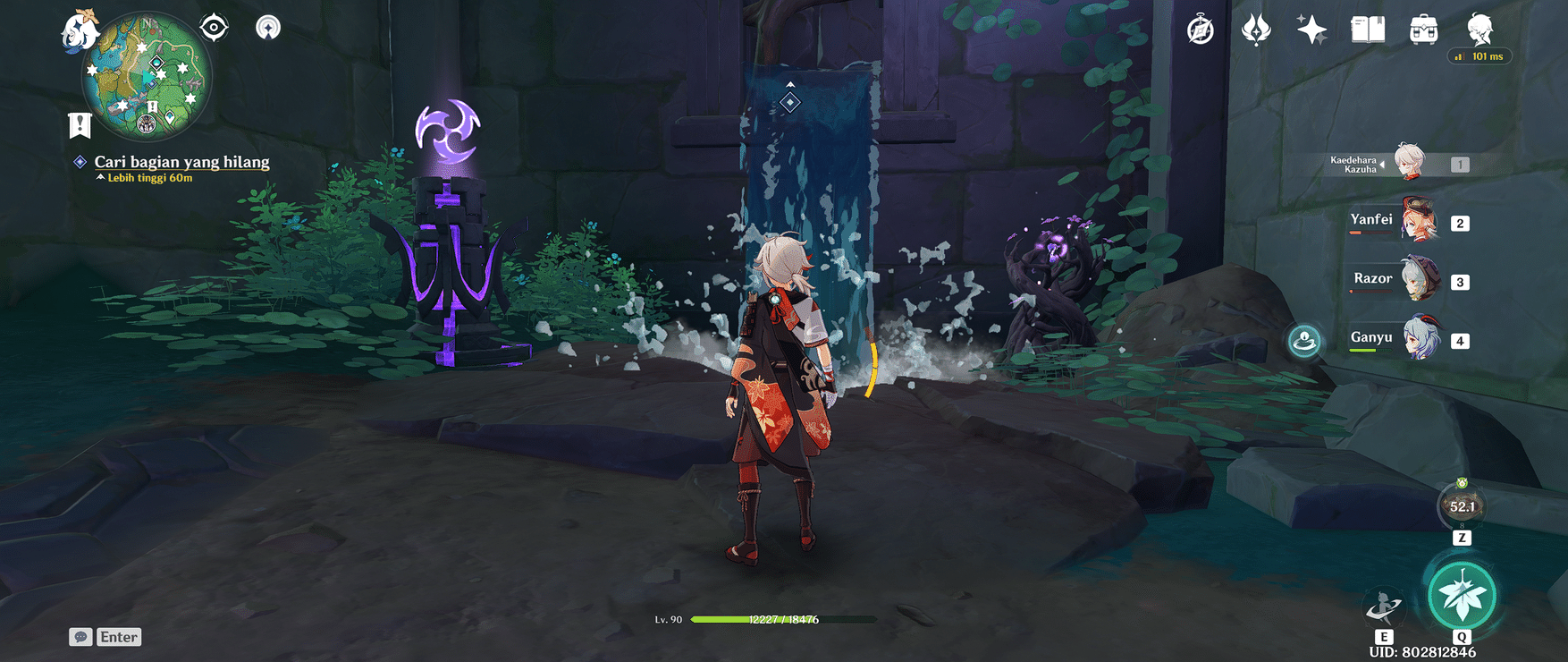Open the character menu portrait icon
The image size is (1568, 662).
(1479, 30)
